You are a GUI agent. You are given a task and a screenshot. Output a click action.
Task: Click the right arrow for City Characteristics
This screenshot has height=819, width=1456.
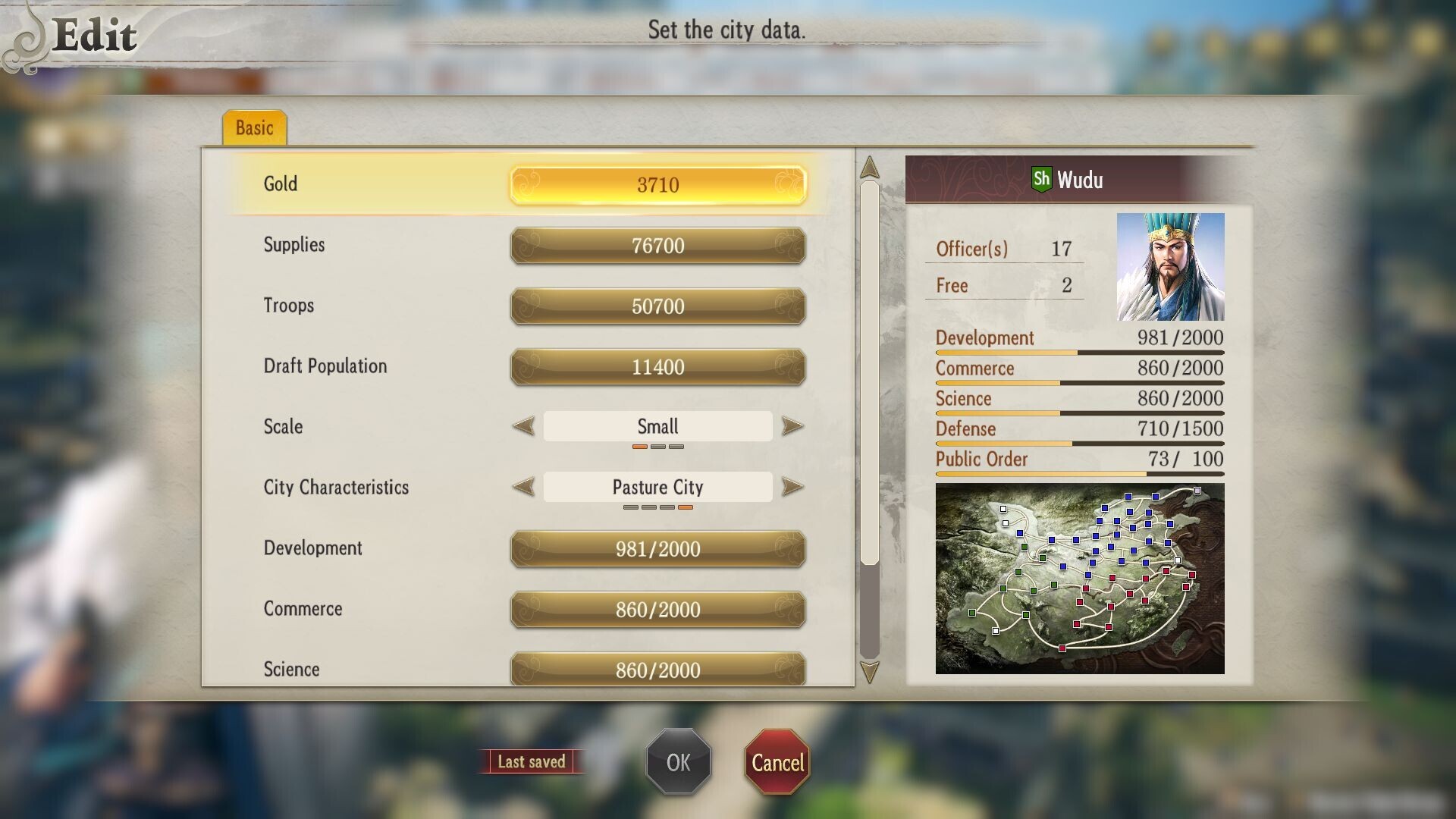click(791, 487)
